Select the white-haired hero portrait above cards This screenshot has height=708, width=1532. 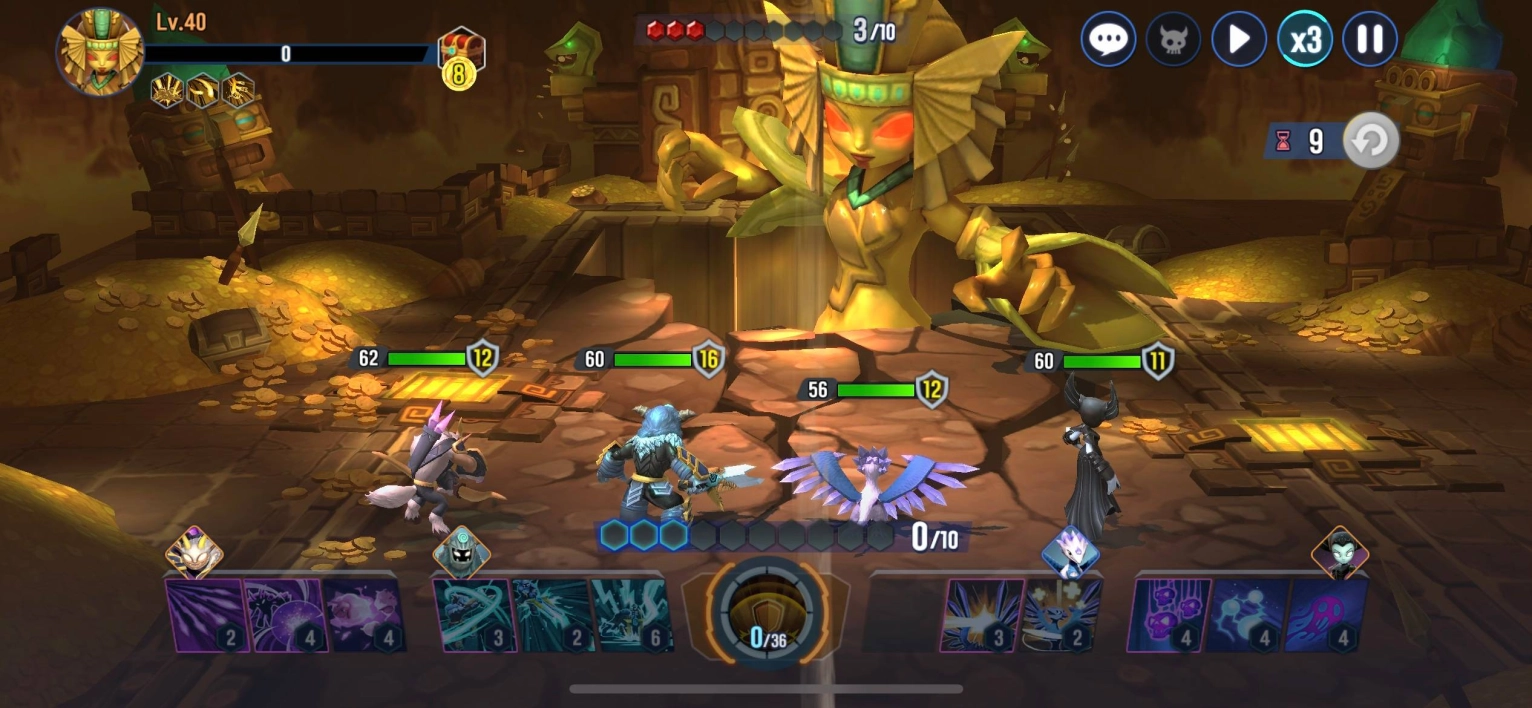[x=1069, y=552]
